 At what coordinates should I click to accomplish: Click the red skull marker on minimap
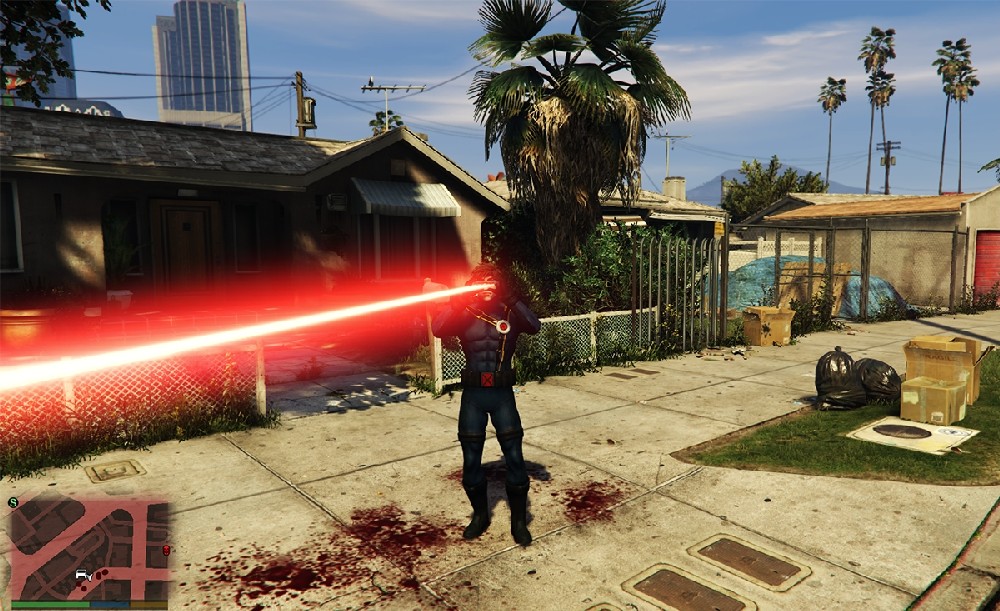pyautogui.click(x=165, y=551)
